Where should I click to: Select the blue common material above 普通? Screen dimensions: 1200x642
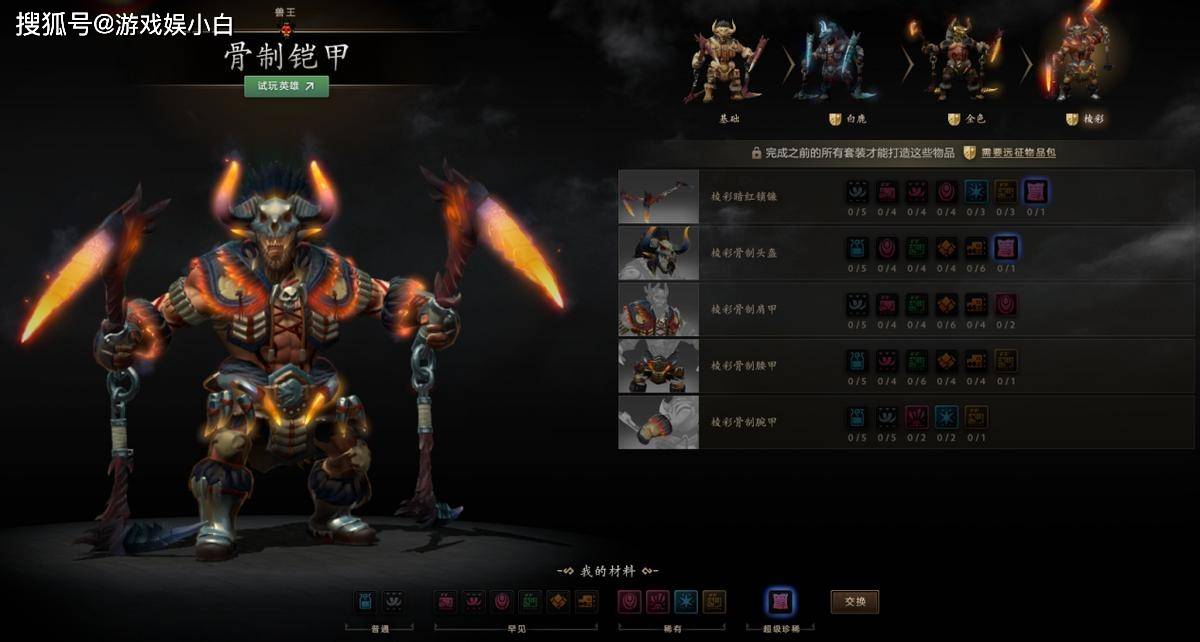coord(368,602)
